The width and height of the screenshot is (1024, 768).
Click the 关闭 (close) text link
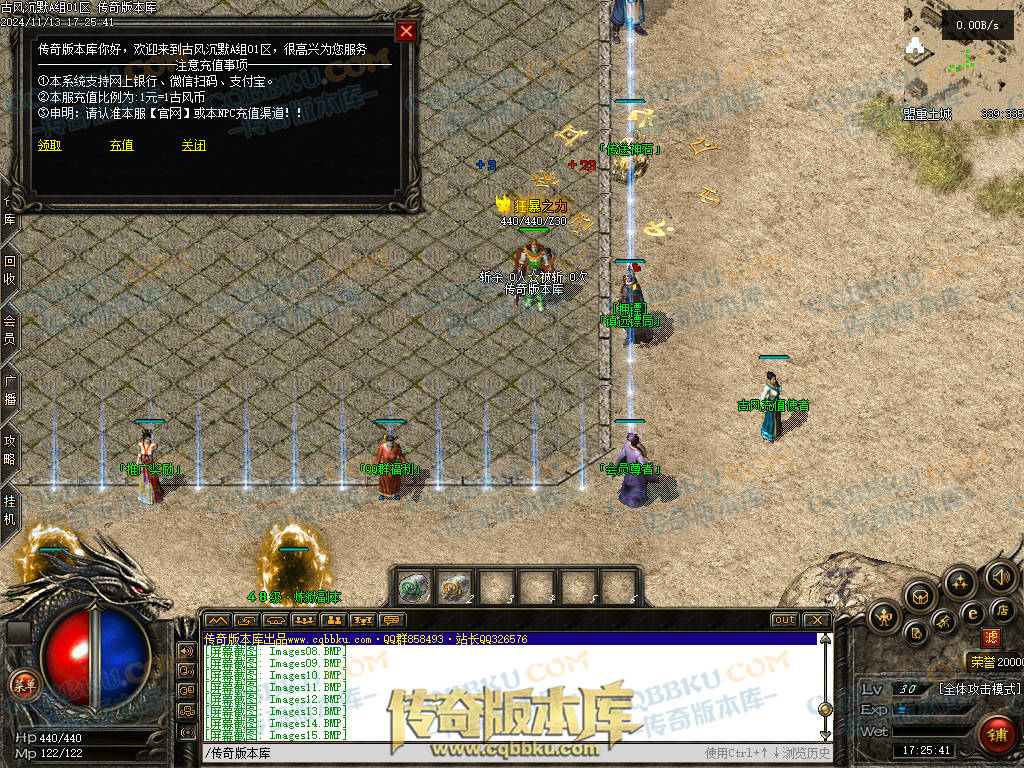point(193,145)
